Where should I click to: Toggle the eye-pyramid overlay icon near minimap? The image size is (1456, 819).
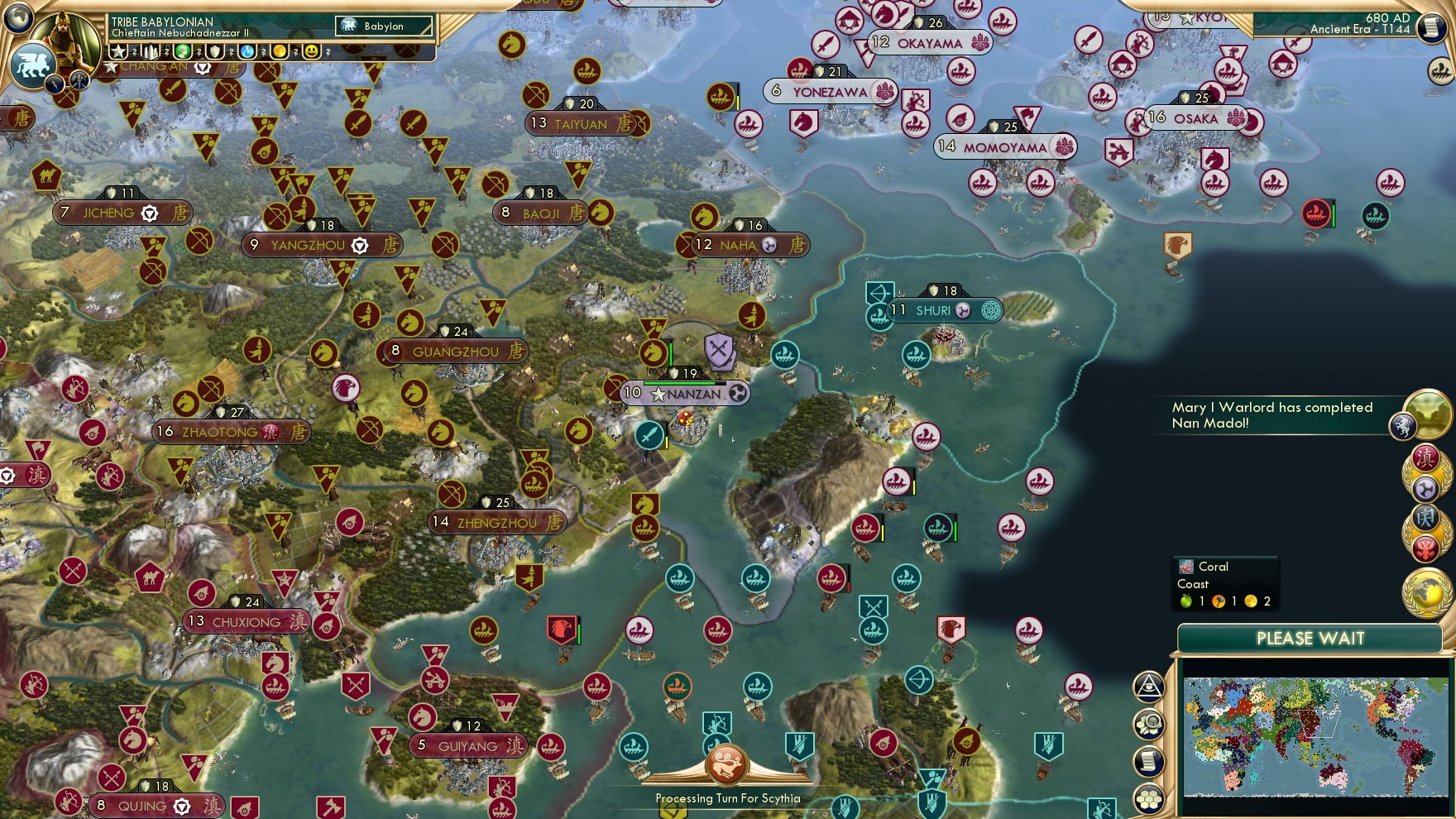1147,687
